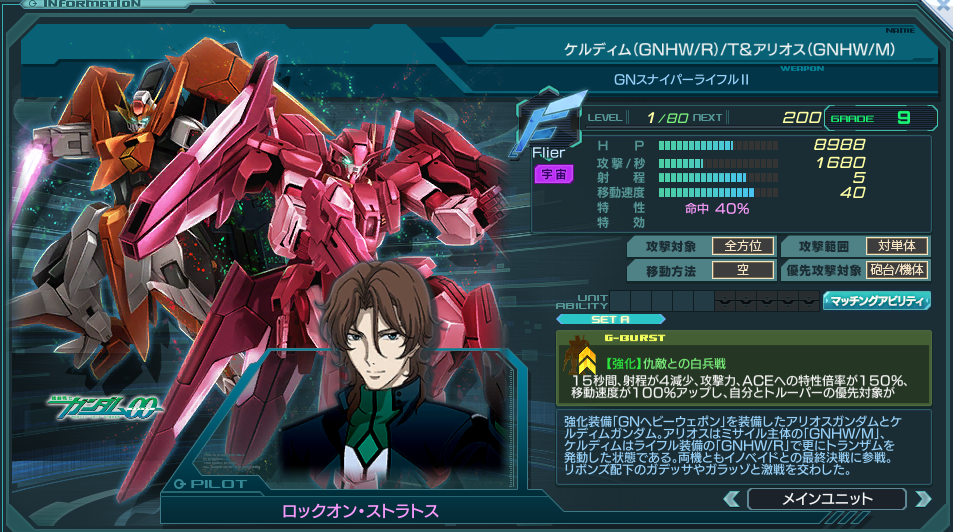This screenshot has width=953, height=532.
Task: Go to the next unit with the right arrow
Action: [x=923, y=499]
